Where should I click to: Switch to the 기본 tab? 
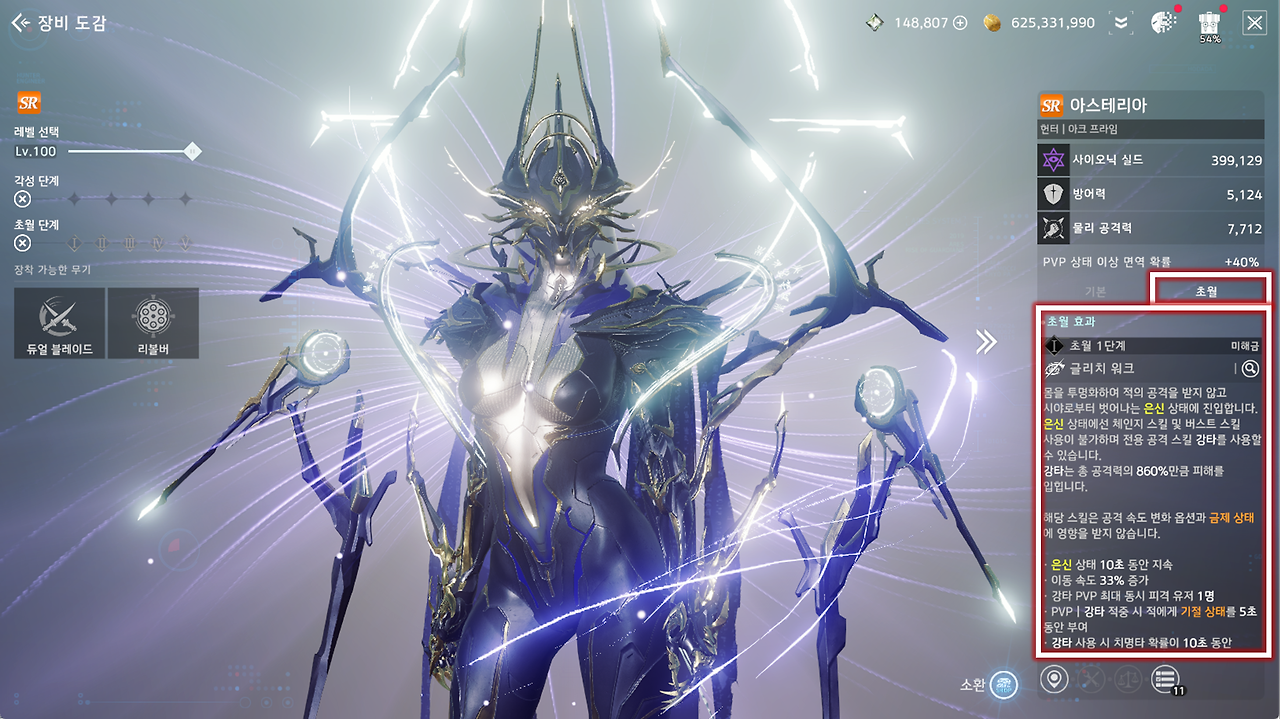[1095, 291]
